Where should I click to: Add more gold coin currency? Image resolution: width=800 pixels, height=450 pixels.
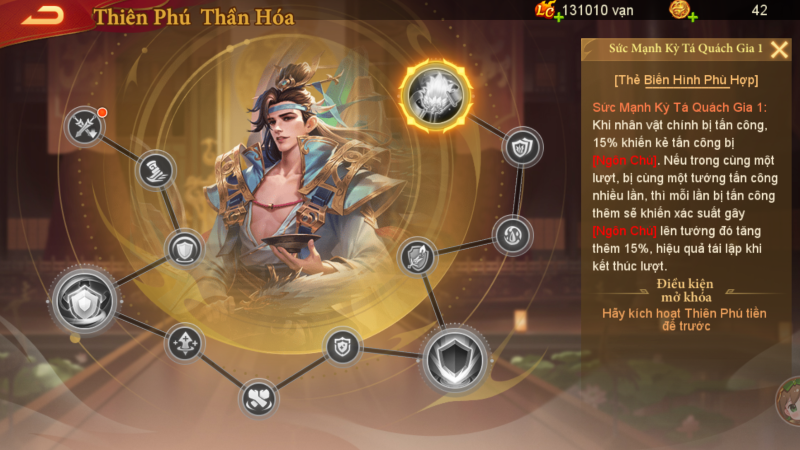click(692, 17)
